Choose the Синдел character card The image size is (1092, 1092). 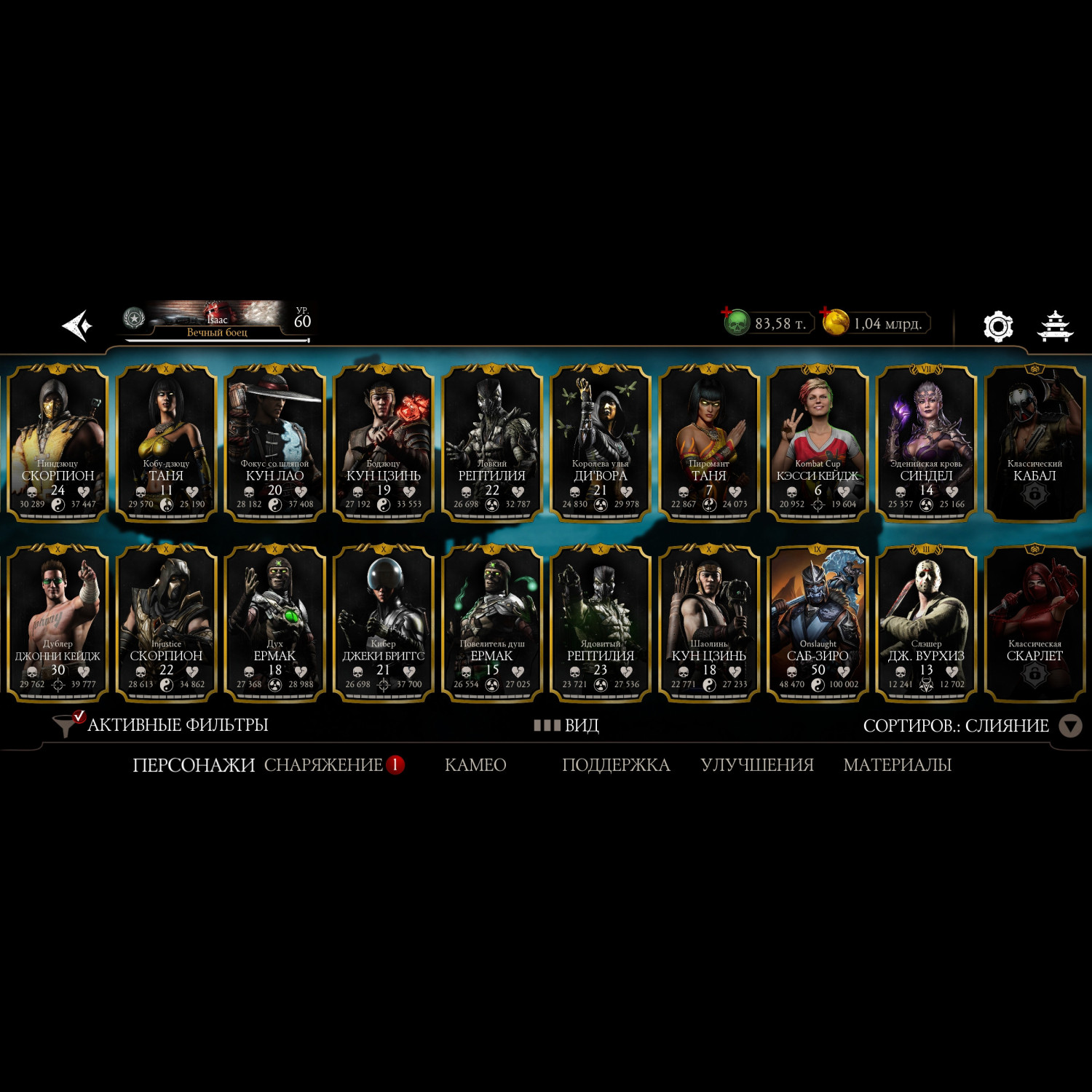point(926,443)
